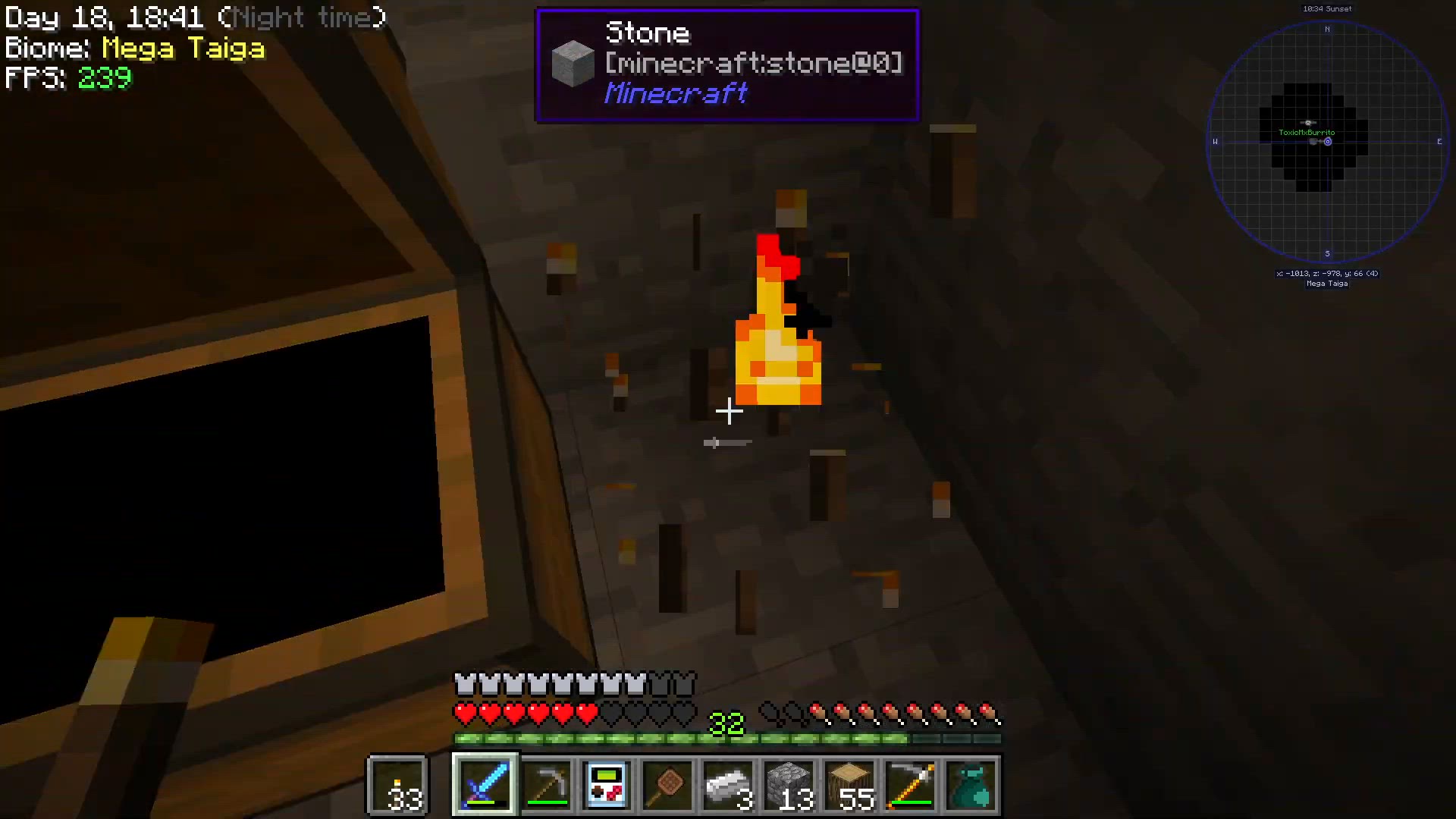Pick the iron ingot stack
Screen dimensions: 1456x819
pos(728,785)
